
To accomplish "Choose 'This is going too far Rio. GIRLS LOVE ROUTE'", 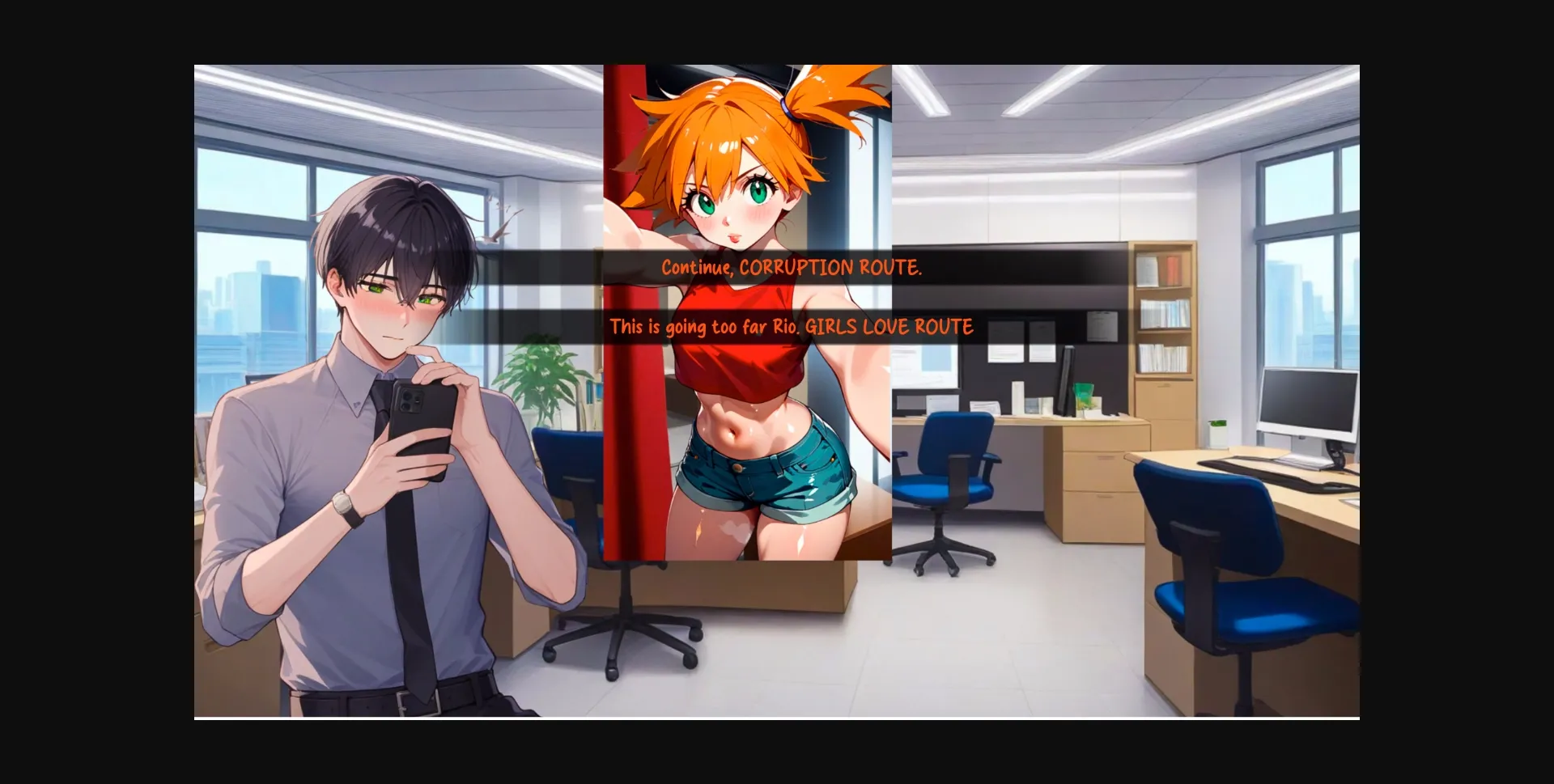I will pyautogui.click(x=792, y=327).
